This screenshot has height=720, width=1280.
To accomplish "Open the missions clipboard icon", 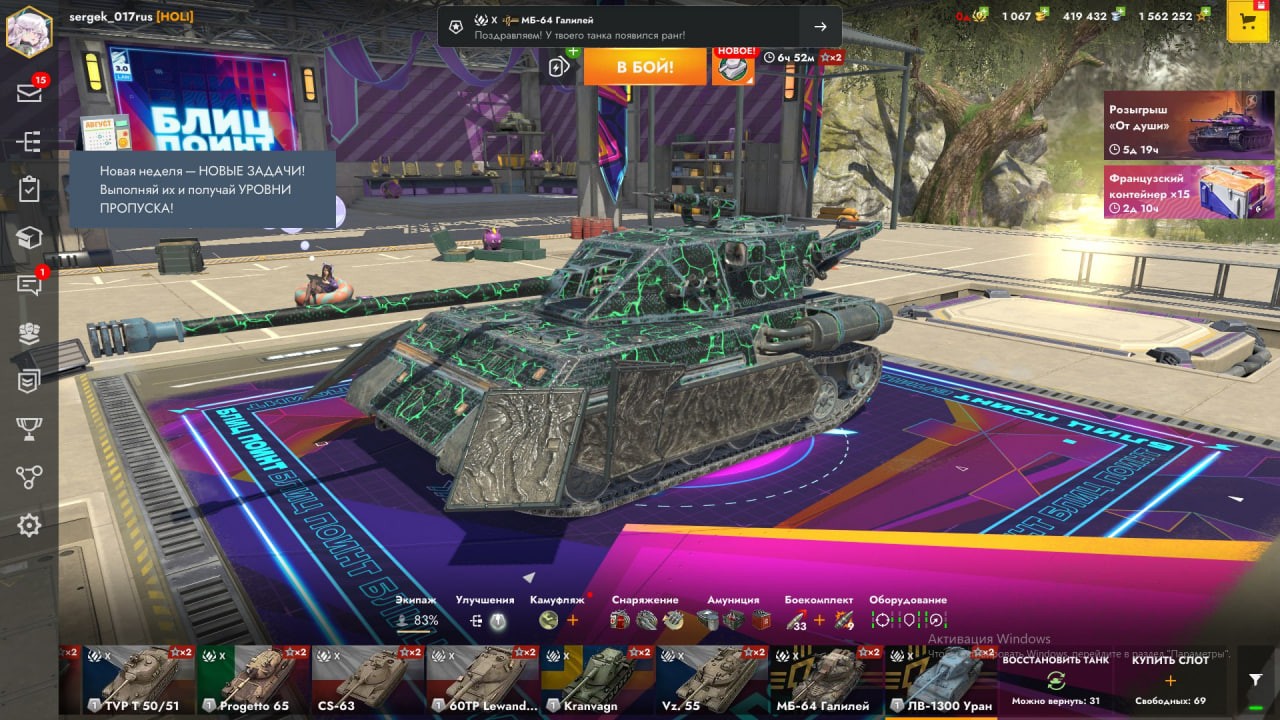I will pos(29,189).
